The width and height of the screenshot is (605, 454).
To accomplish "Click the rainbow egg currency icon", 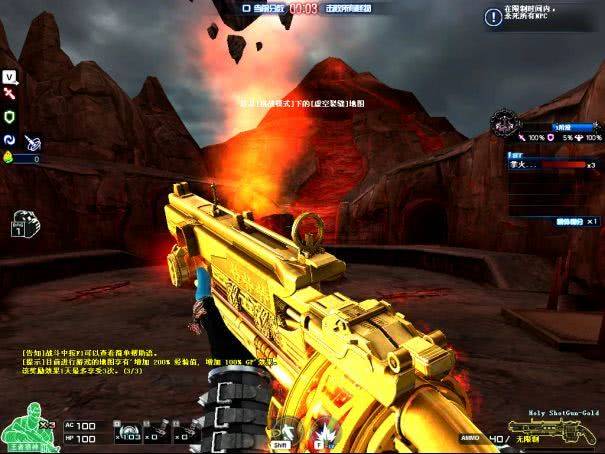I will pos(10,158).
